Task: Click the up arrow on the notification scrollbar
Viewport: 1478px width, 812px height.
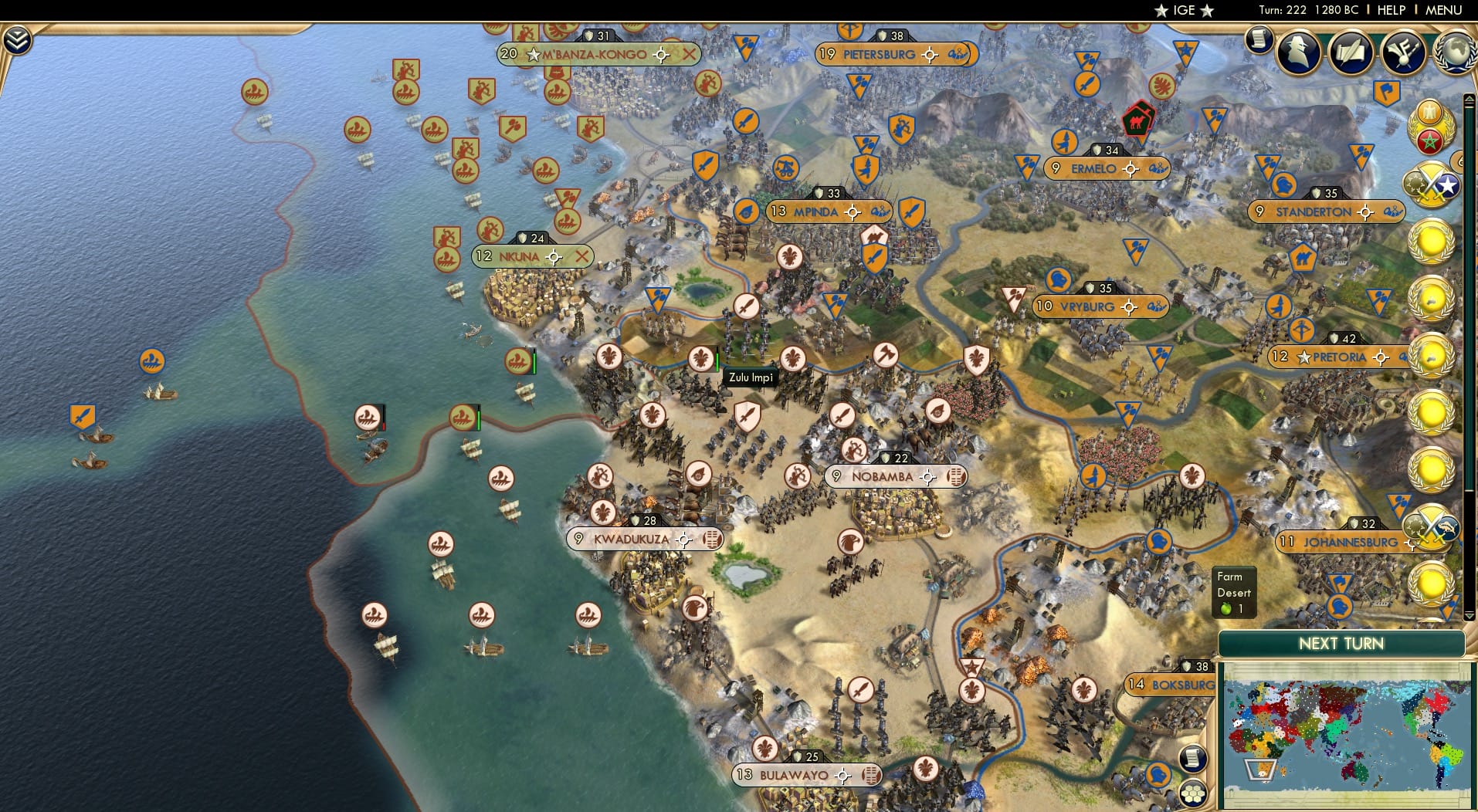Action: point(1469,99)
